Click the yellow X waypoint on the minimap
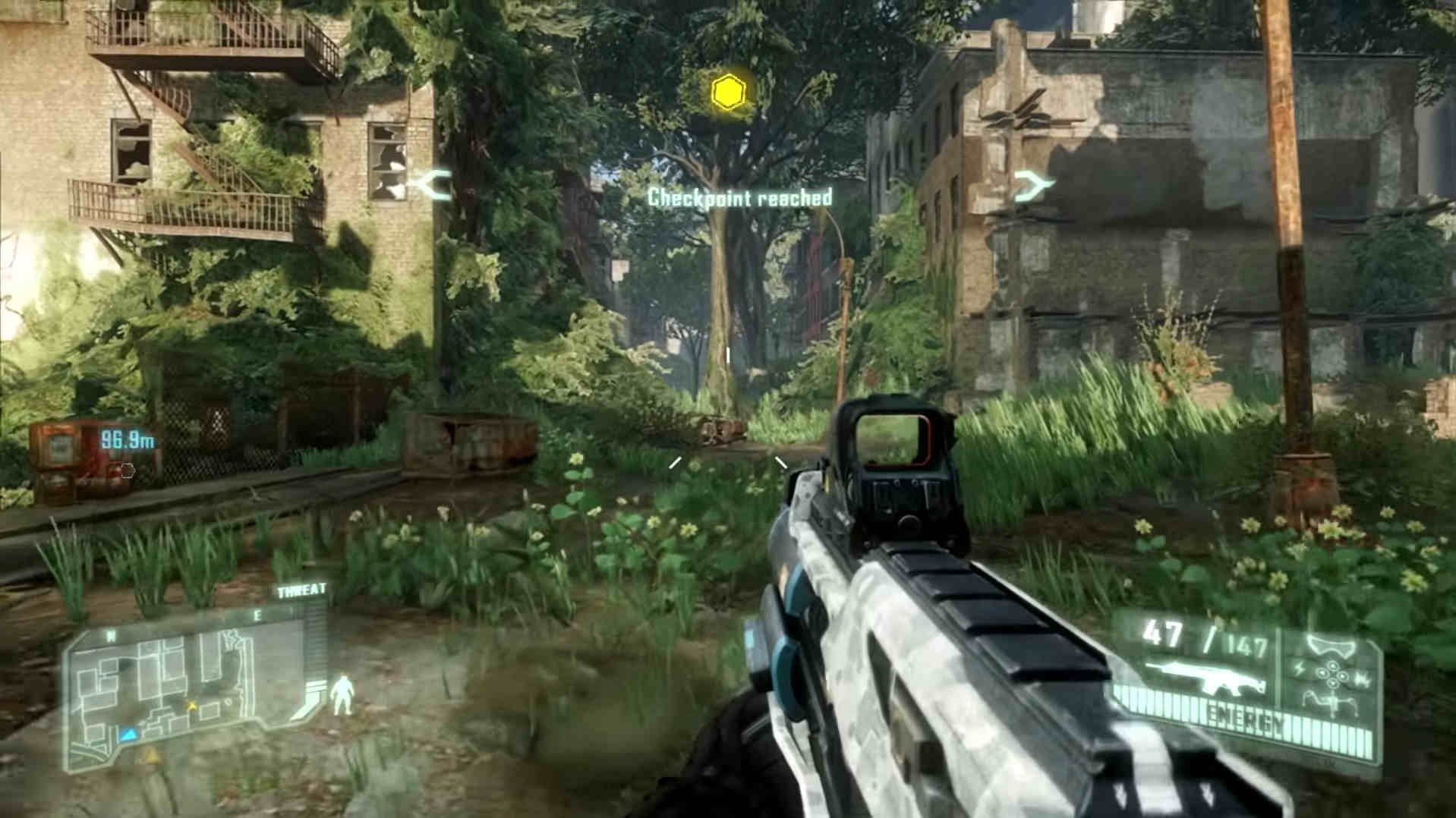The image size is (1456, 818). 191,706
